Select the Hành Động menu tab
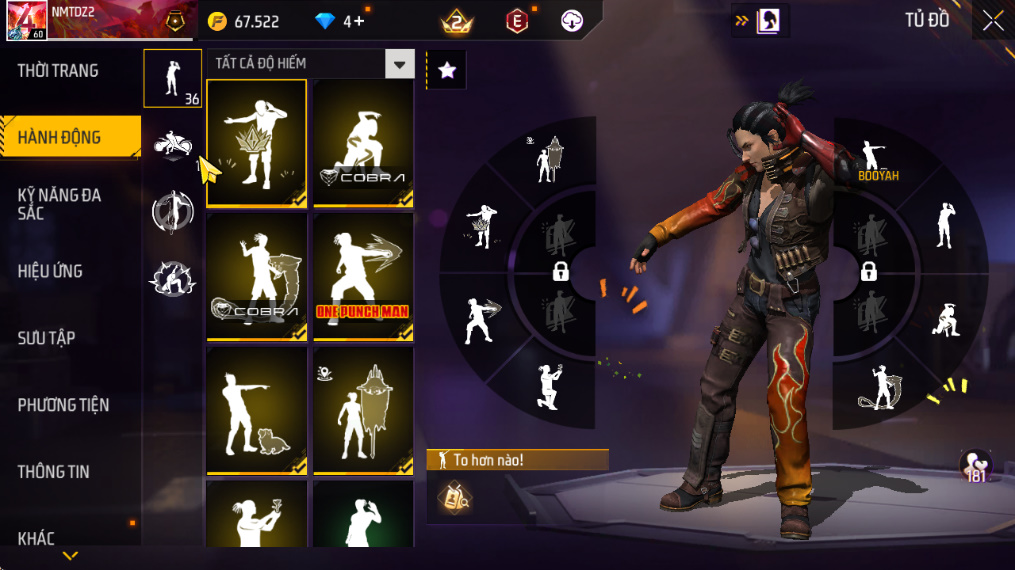 click(60, 138)
